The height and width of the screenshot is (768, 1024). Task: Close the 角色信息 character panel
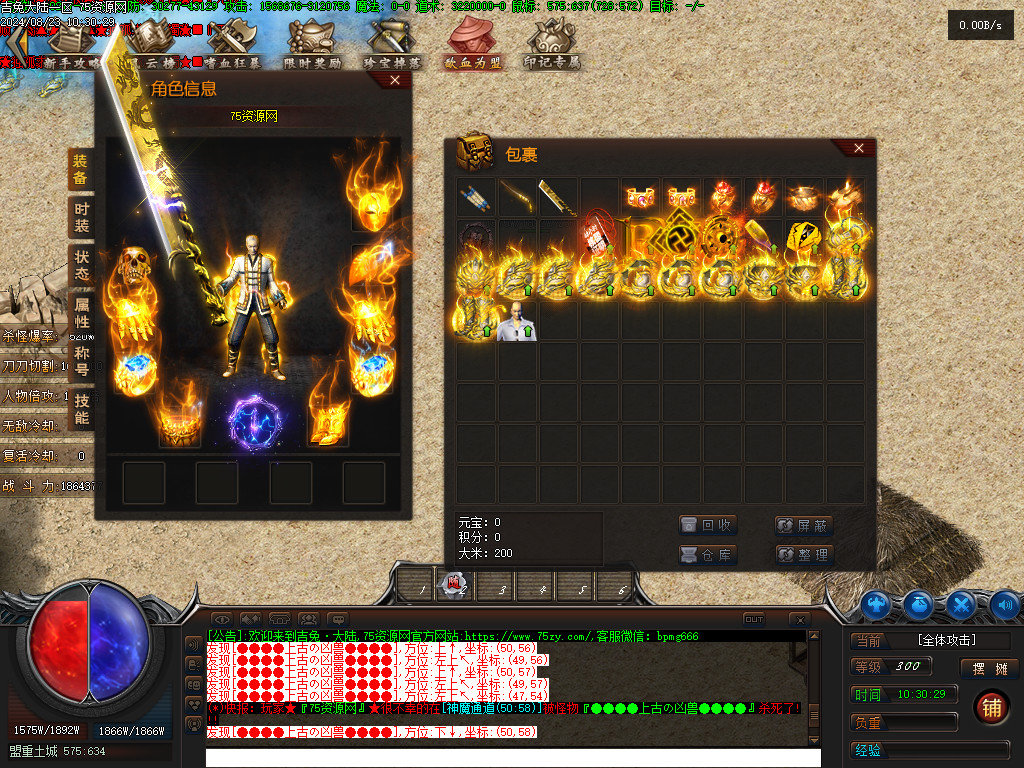[x=398, y=81]
